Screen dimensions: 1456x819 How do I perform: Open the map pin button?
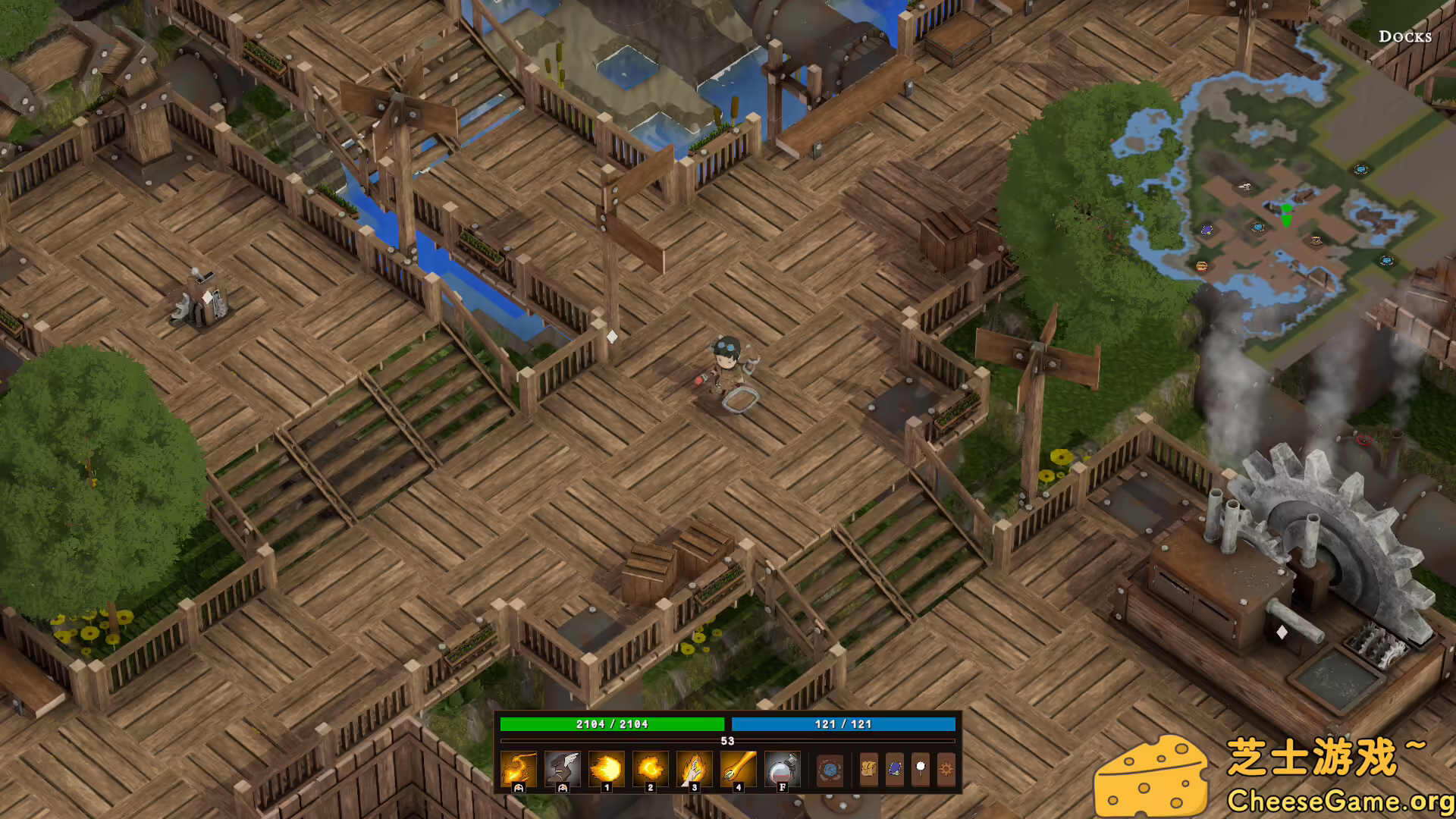(x=921, y=770)
